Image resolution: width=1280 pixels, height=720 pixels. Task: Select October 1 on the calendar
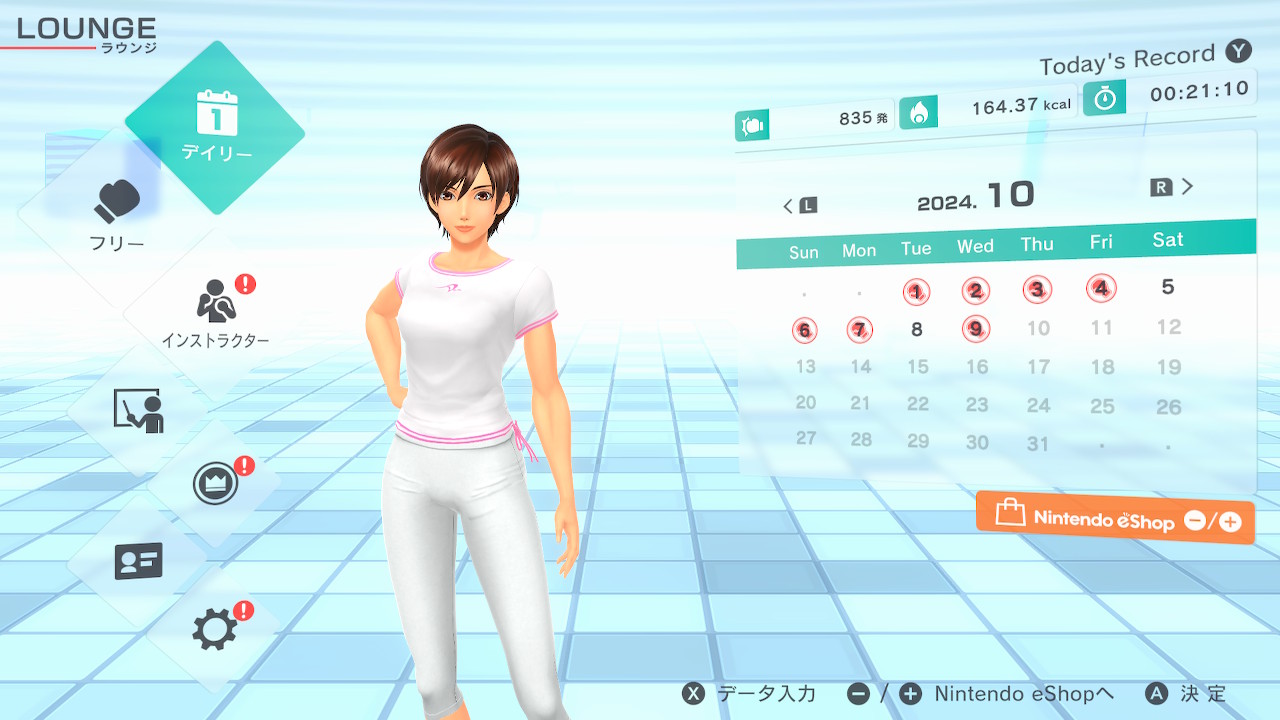point(916,292)
